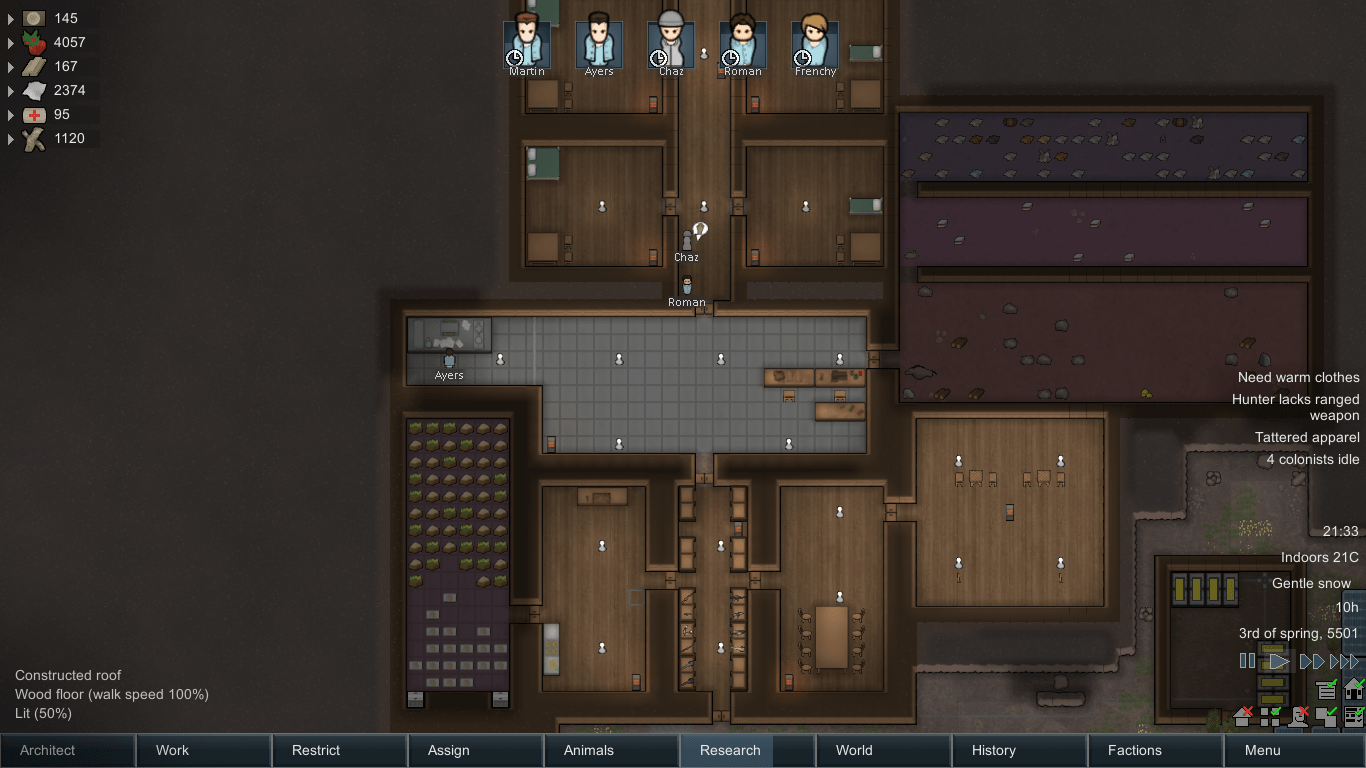Click the wood resource icon

[33, 138]
